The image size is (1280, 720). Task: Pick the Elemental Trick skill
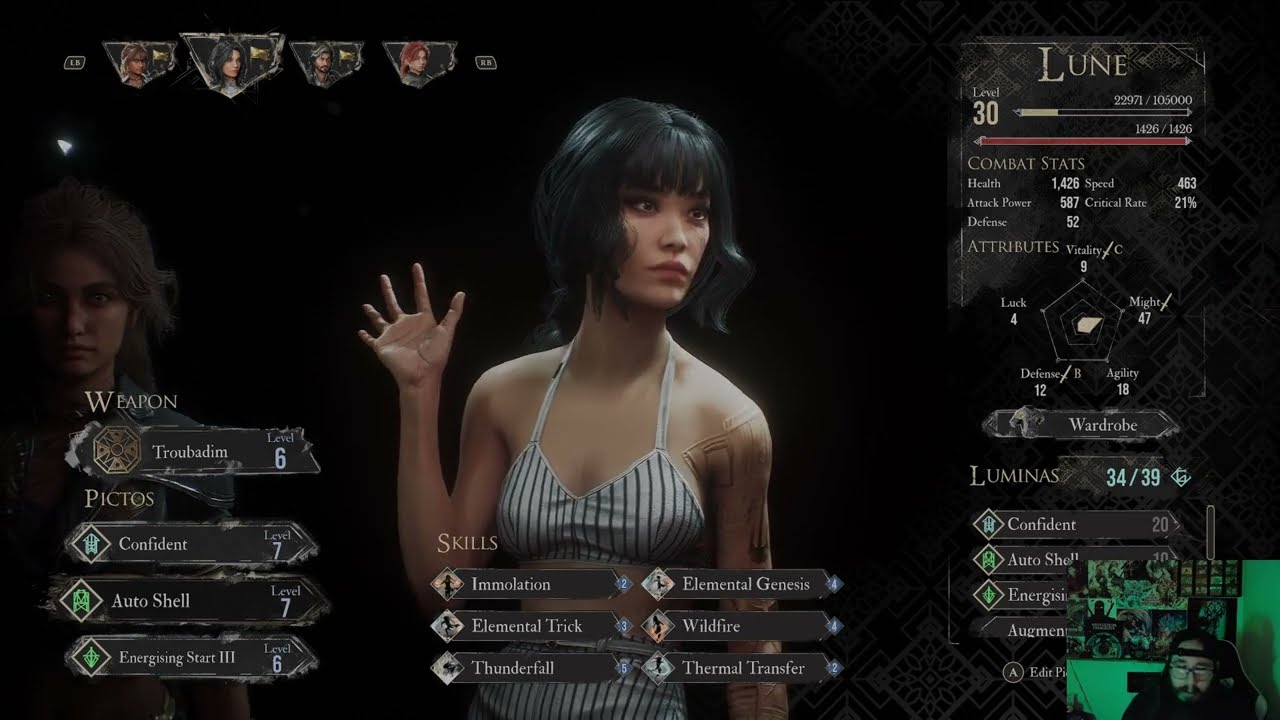coord(530,626)
